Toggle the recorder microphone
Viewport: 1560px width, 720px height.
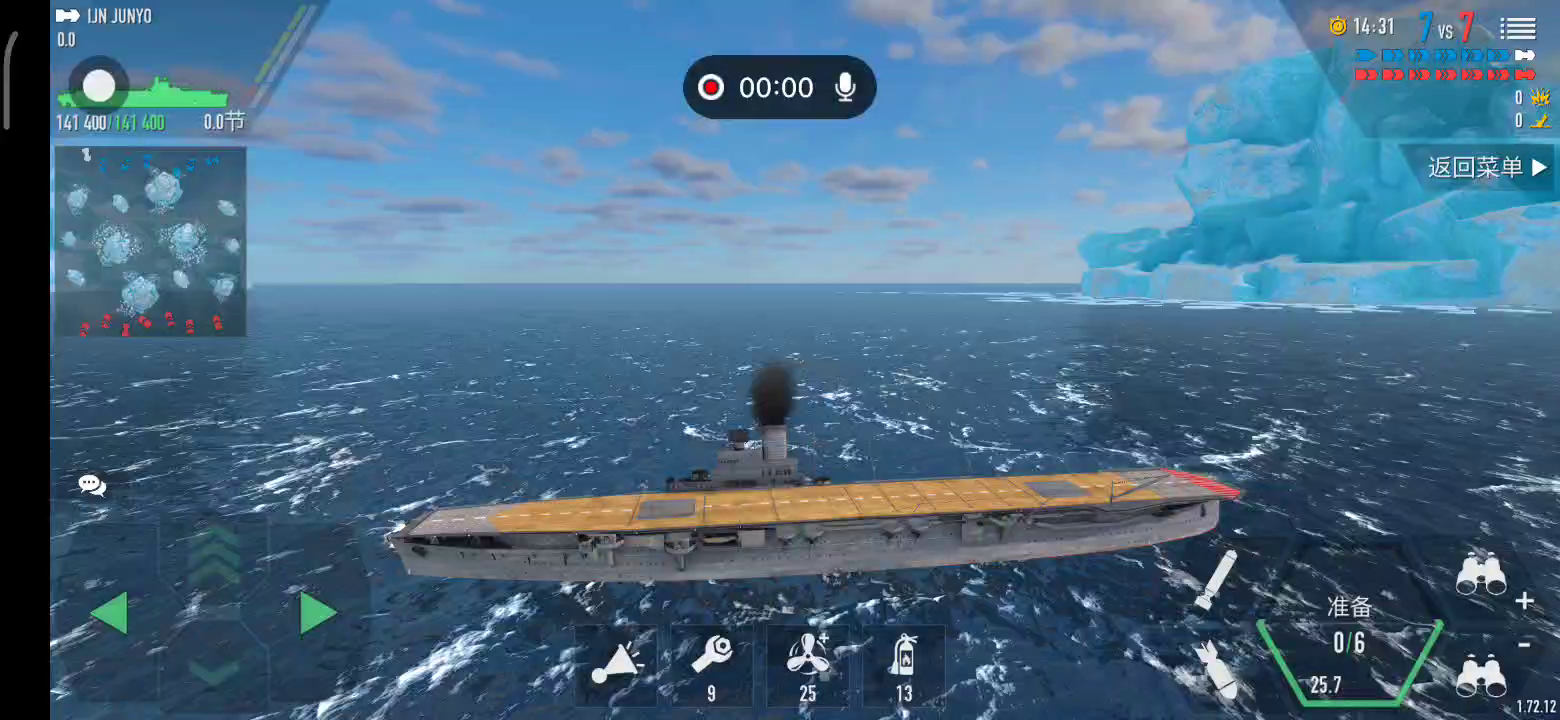[846, 88]
